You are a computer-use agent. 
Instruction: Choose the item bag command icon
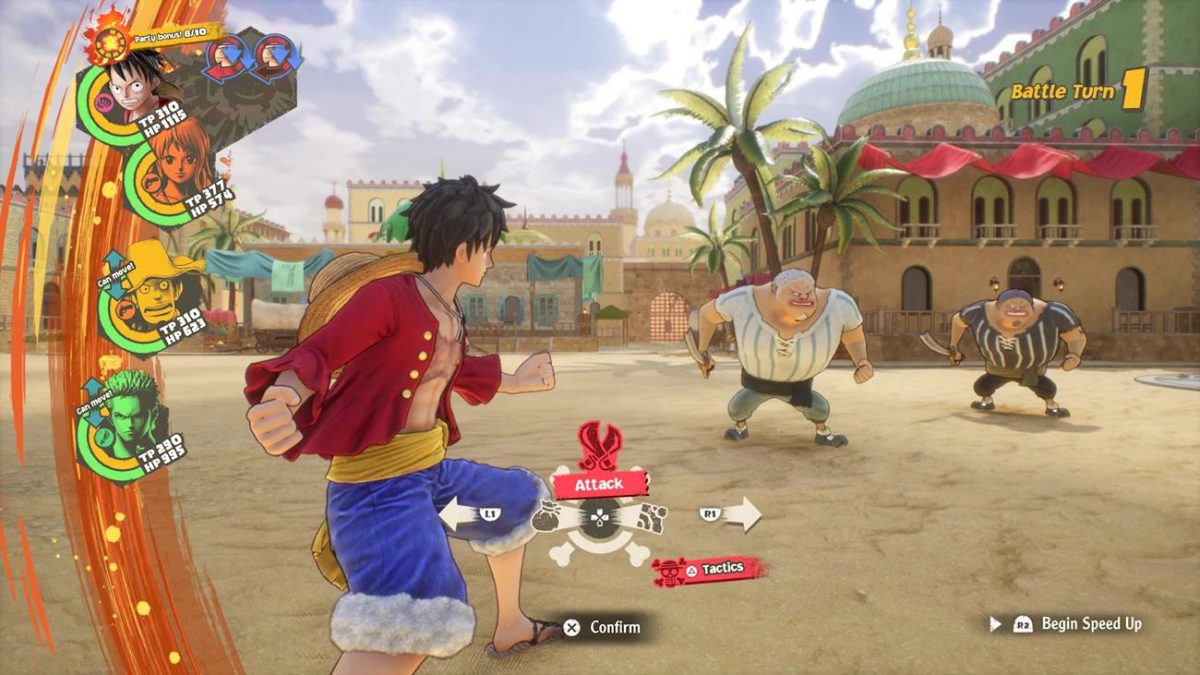[549, 517]
